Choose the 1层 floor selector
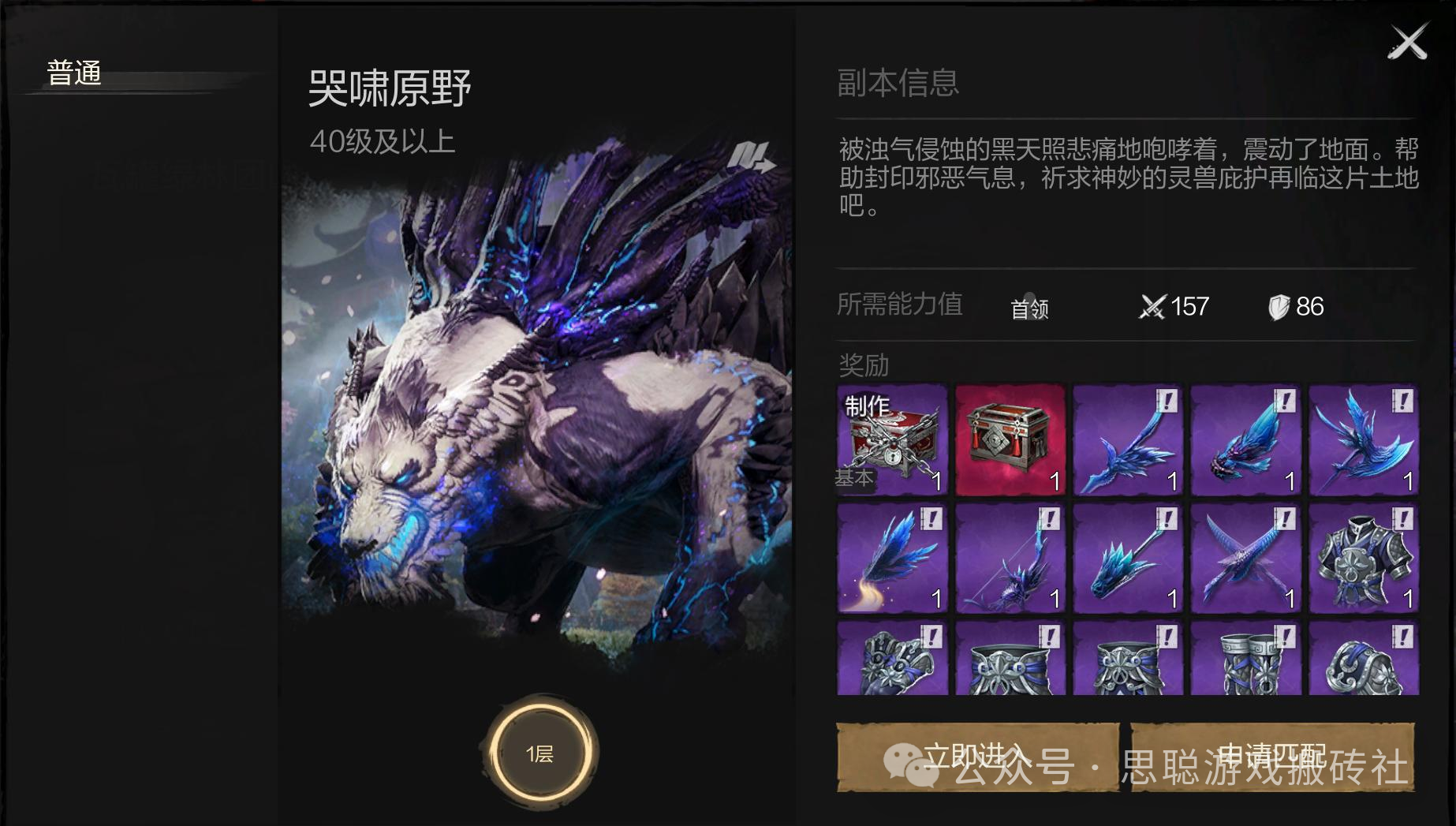1456x826 pixels. click(541, 753)
